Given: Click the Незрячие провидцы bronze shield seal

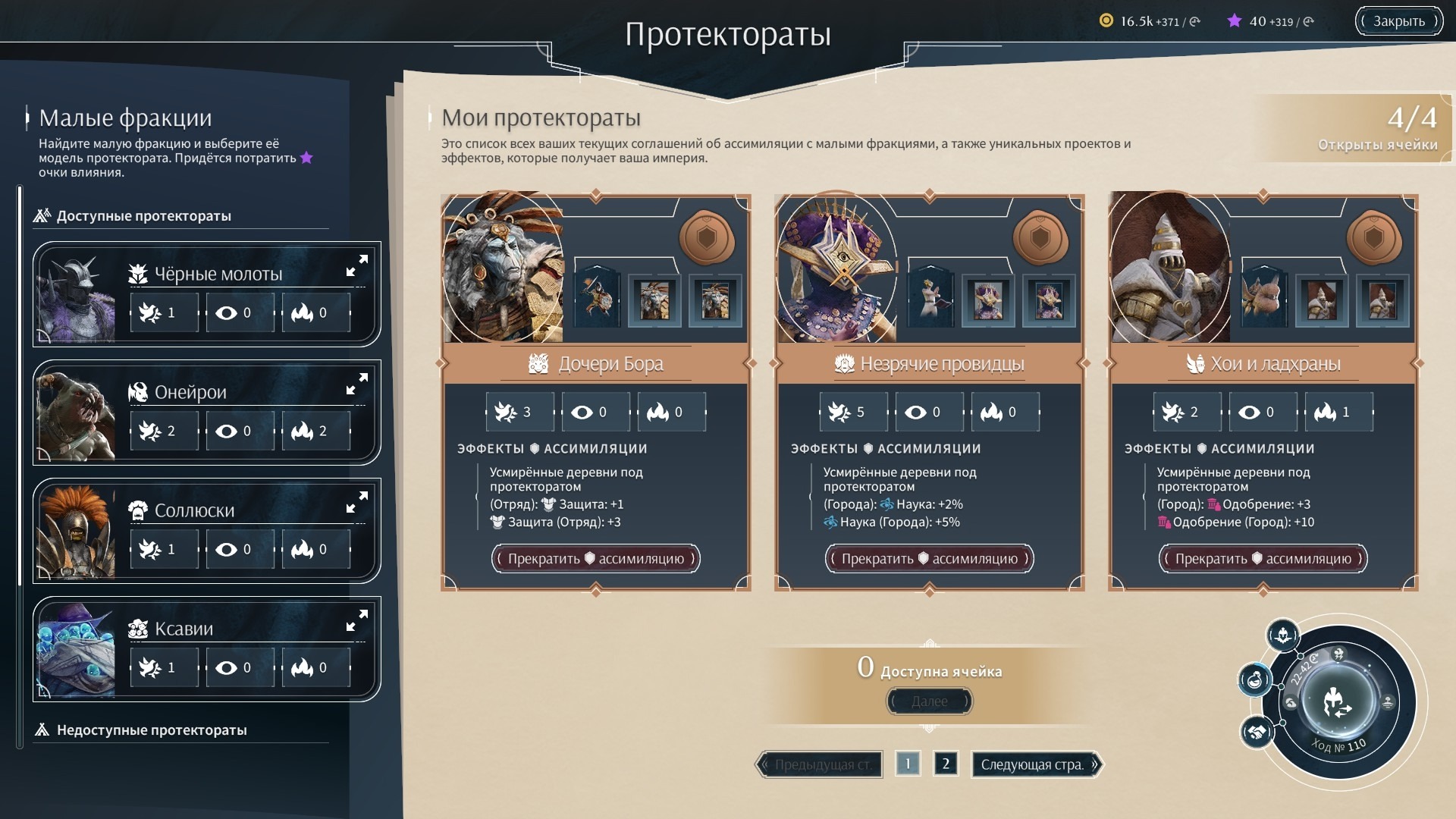Looking at the screenshot, I should pos(1040,238).
